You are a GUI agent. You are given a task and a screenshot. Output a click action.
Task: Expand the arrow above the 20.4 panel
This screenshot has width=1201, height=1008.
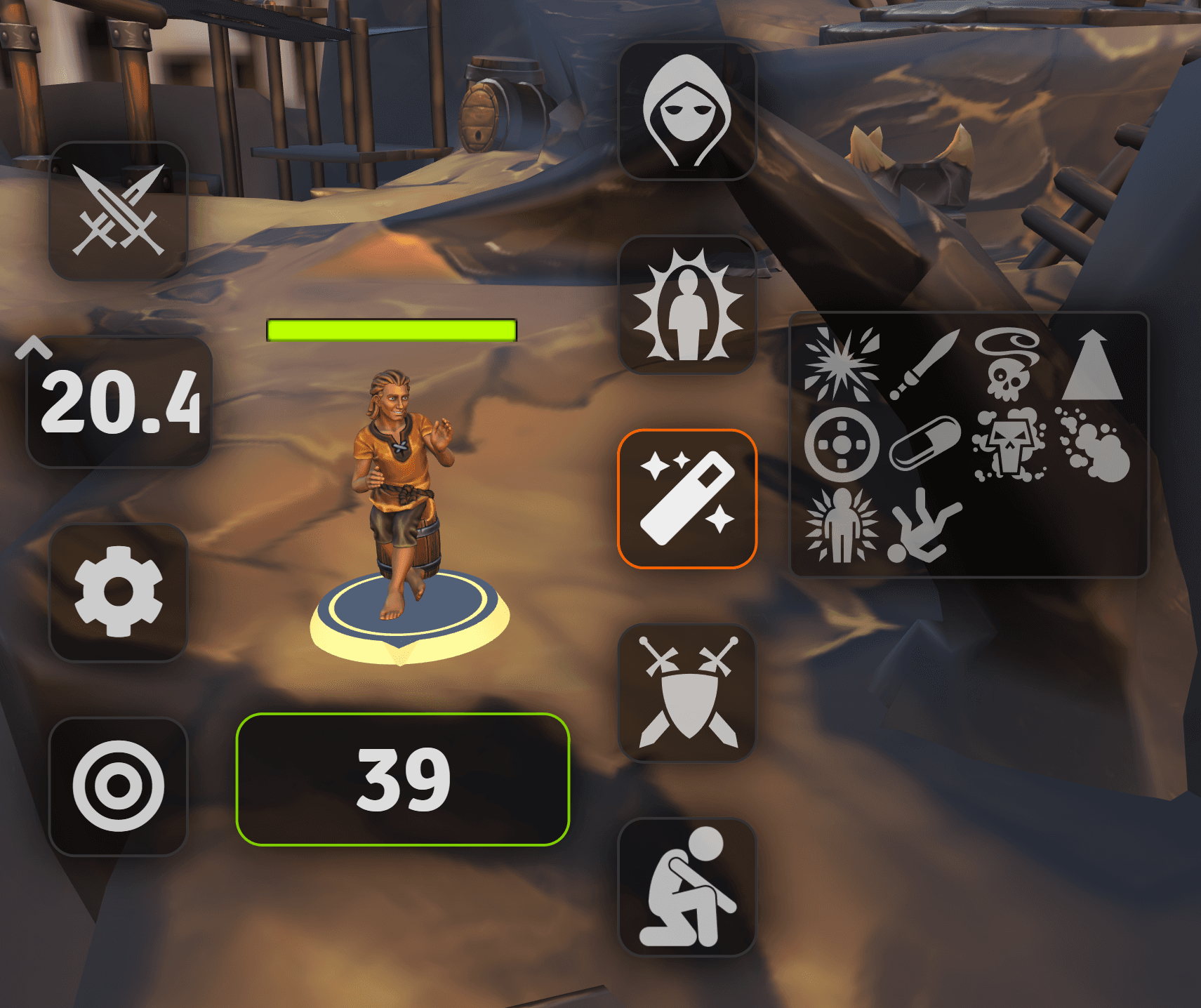34,347
